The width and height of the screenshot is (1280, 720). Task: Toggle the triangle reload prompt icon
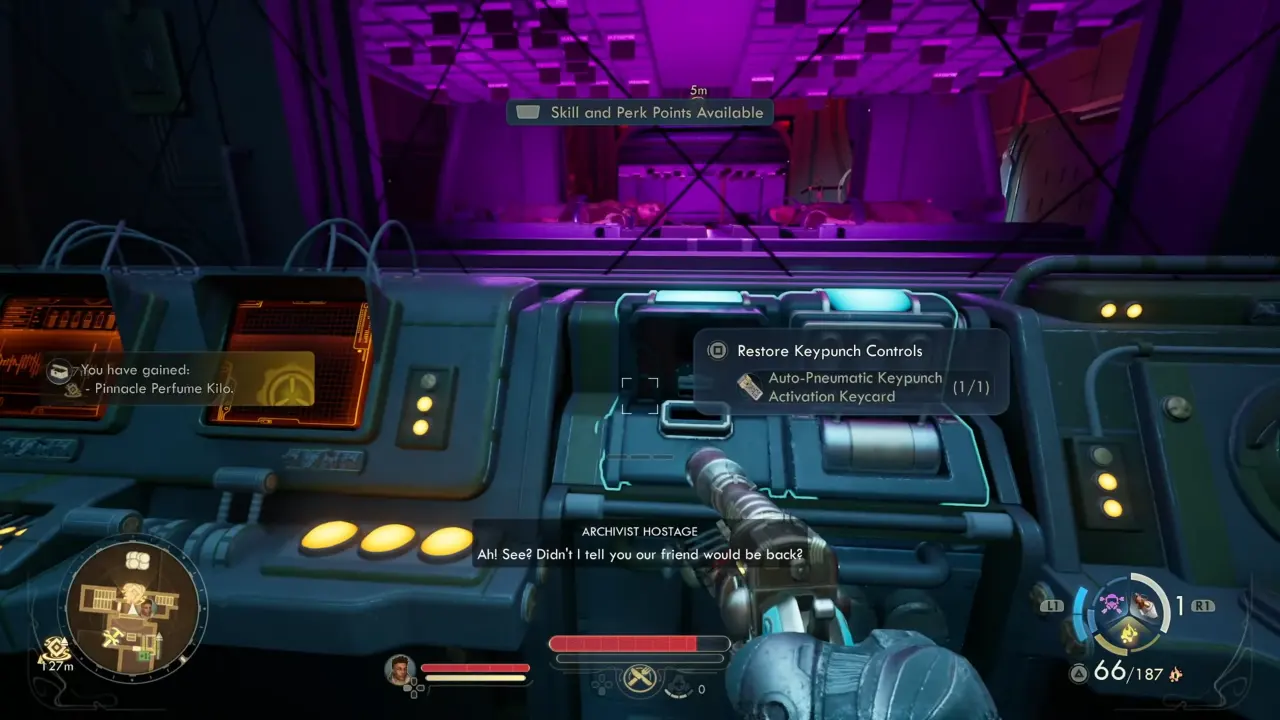1079,672
